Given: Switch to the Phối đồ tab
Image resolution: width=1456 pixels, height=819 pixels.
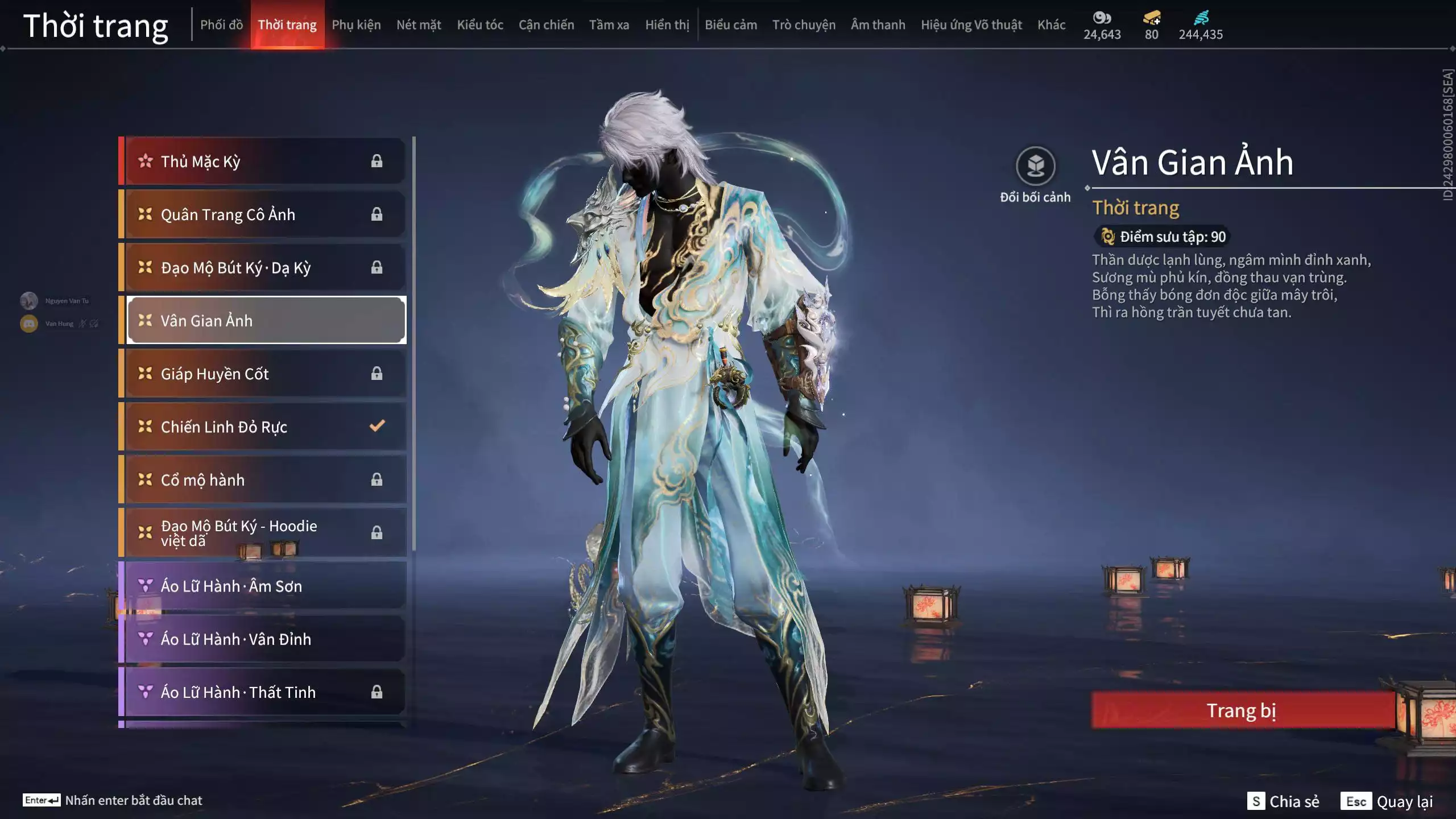Looking at the screenshot, I should coord(221,25).
